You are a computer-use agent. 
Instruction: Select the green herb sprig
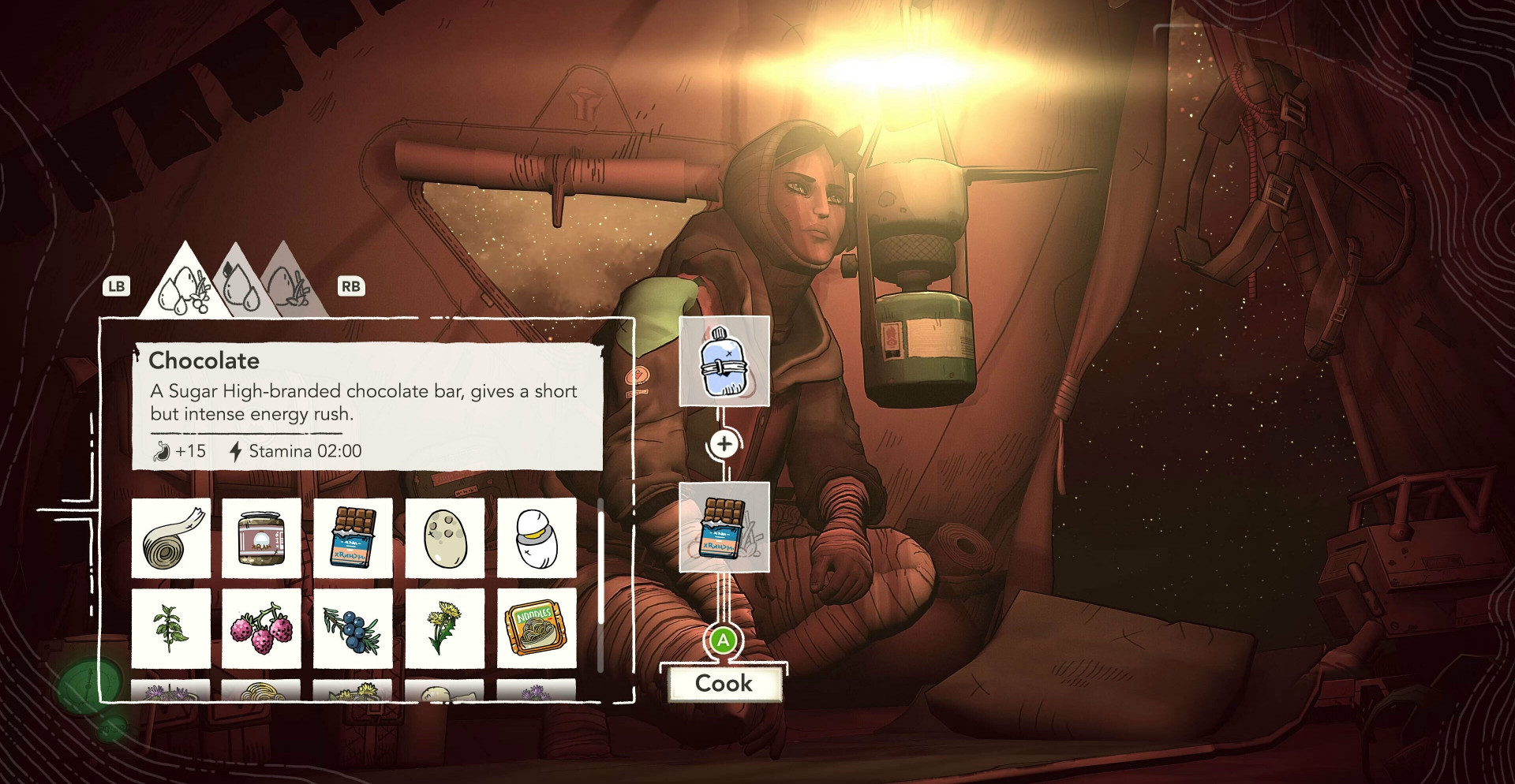coord(171,628)
